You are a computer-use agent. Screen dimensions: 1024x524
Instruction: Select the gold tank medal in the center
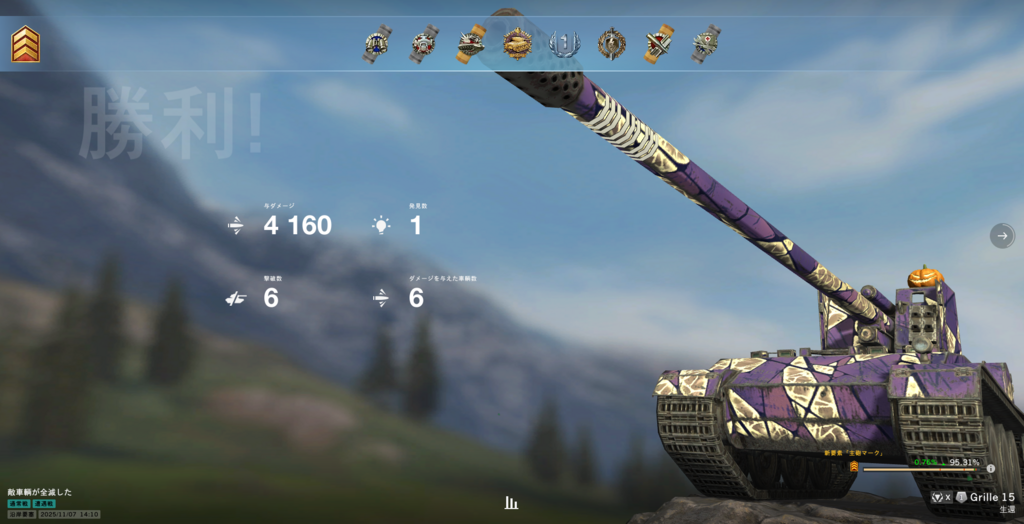(517, 43)
